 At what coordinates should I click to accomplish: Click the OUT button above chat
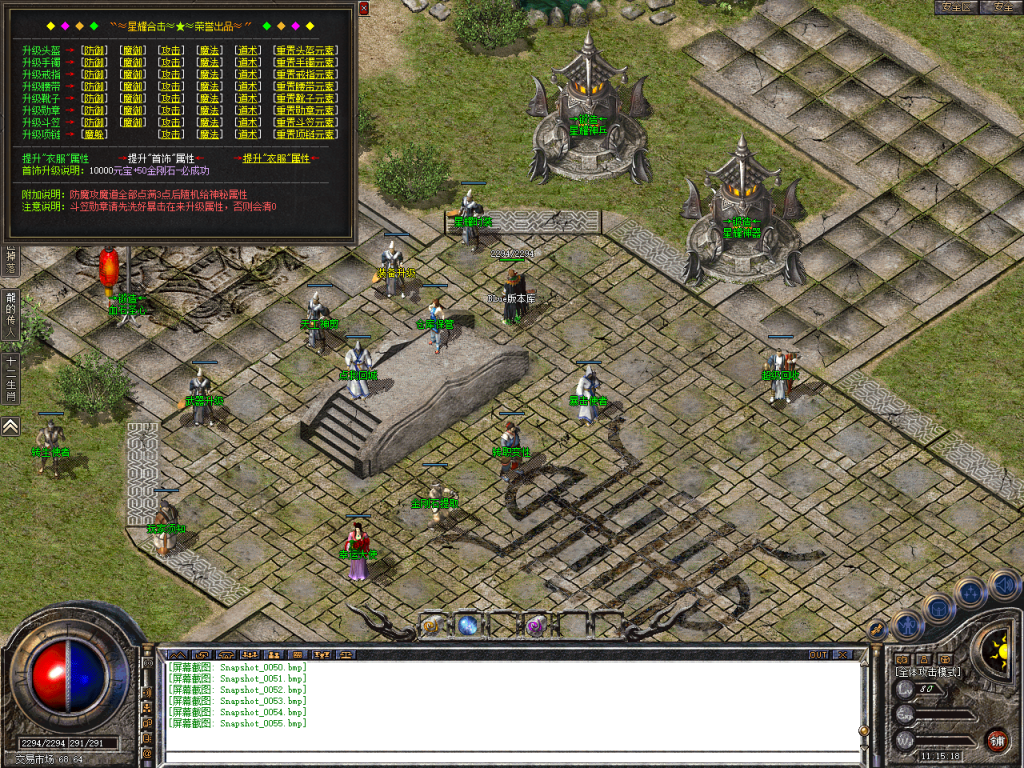pos(818,654)
